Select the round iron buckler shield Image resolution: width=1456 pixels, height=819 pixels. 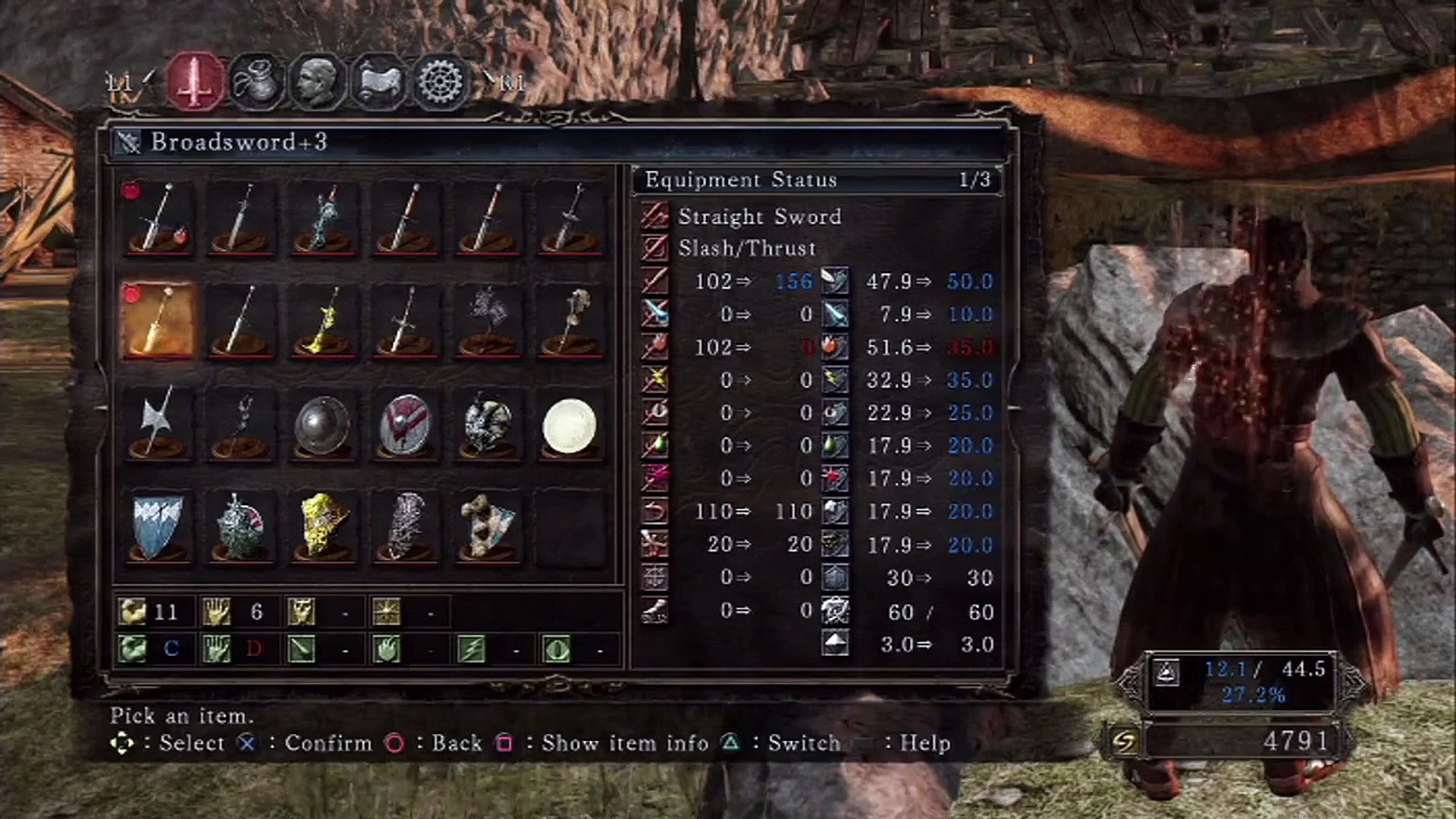pyautogui.click(x=322, y=425)
